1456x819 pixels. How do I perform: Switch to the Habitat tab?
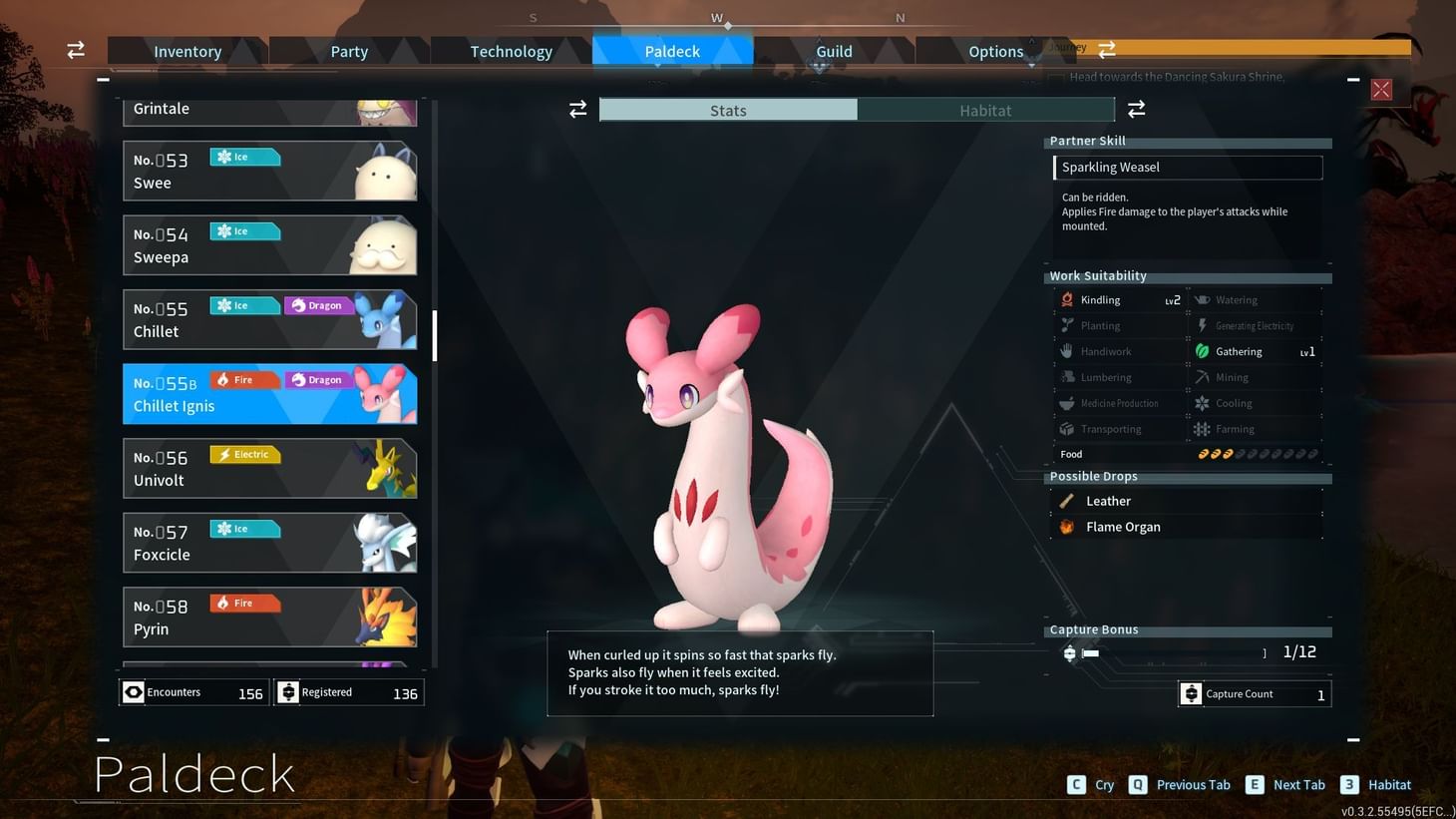[985, 110]
